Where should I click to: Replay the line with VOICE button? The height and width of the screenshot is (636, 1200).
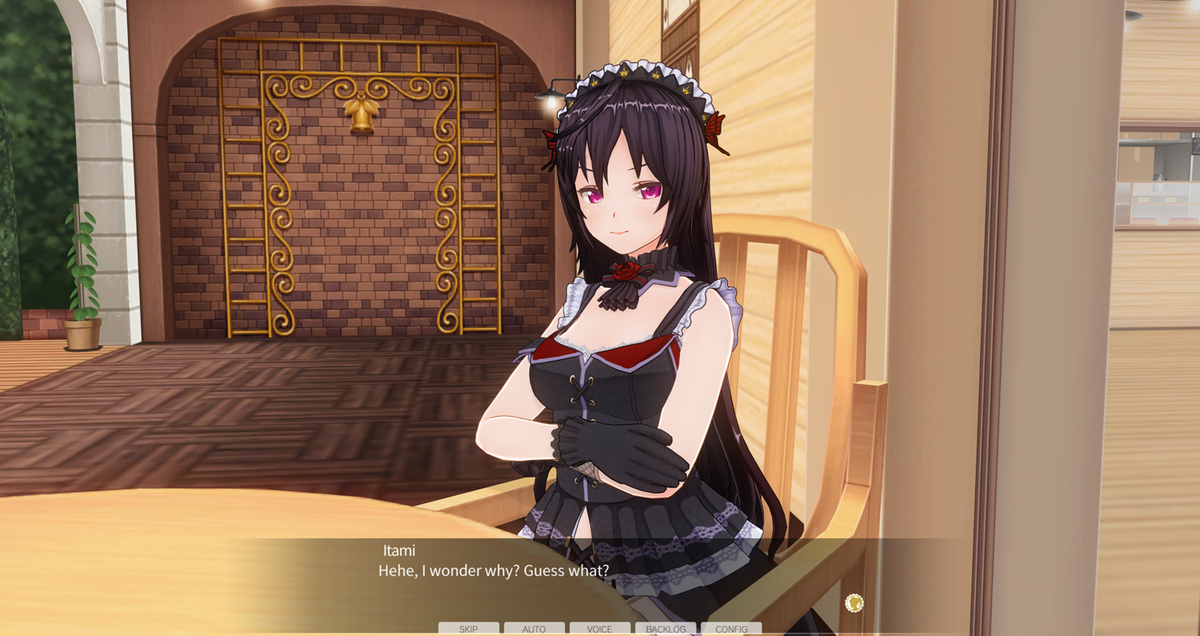point(600,629)
